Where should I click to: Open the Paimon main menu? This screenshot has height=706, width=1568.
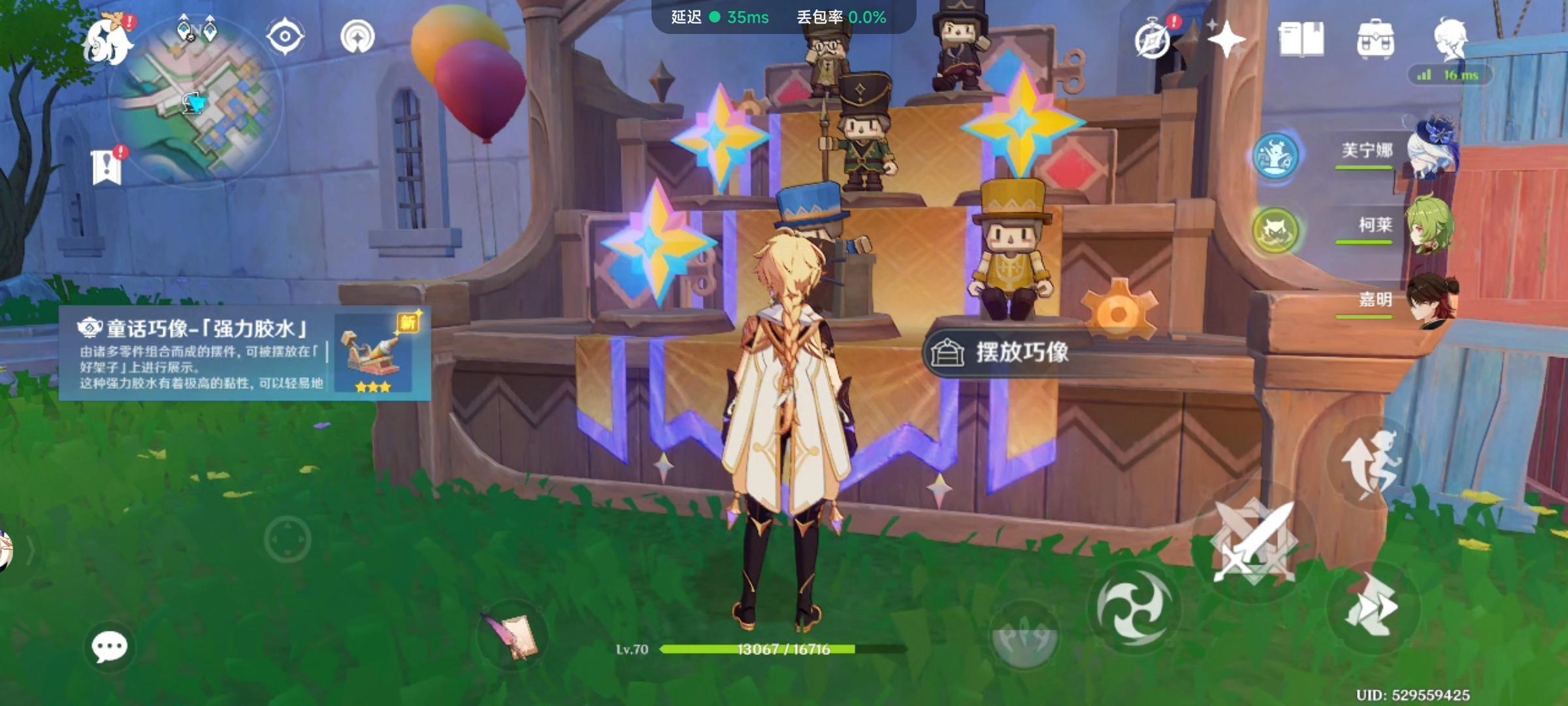point(106,42)
